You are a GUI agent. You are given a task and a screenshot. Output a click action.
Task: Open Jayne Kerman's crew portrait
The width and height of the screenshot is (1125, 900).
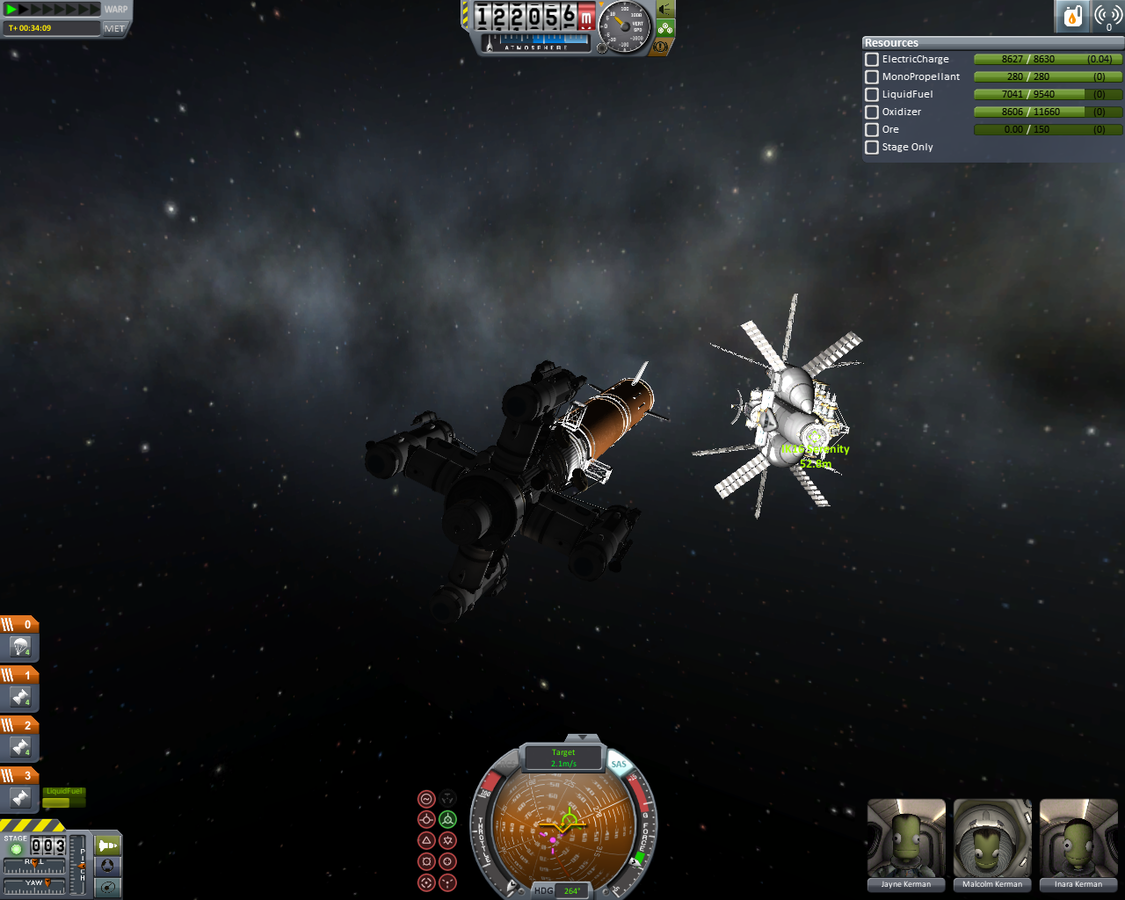(x=906, y=840)
